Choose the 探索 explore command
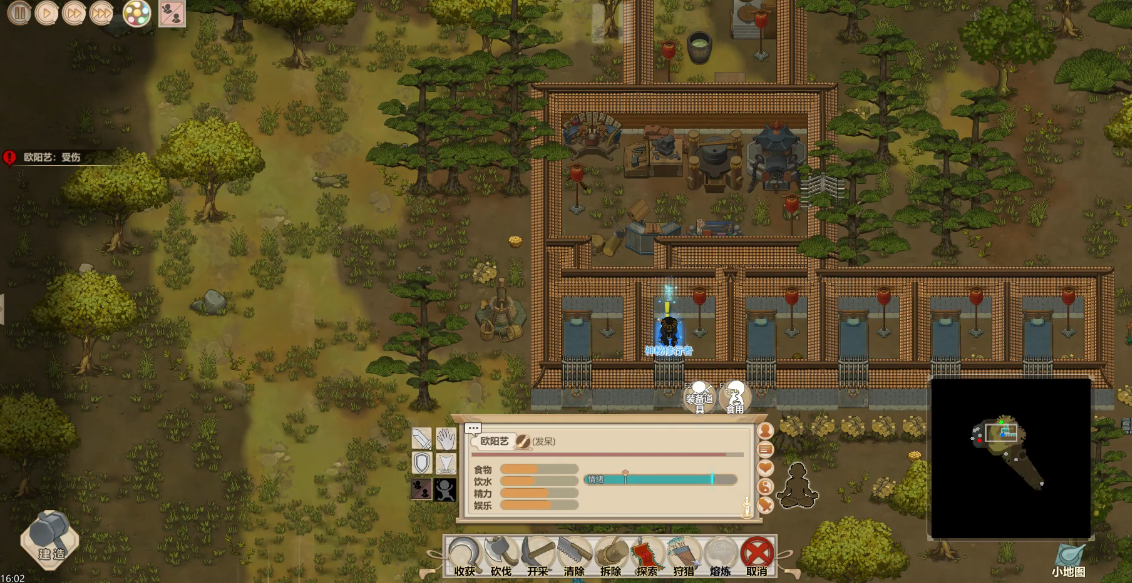Viewport: 1132px width, 583px height. click(647, 555)
